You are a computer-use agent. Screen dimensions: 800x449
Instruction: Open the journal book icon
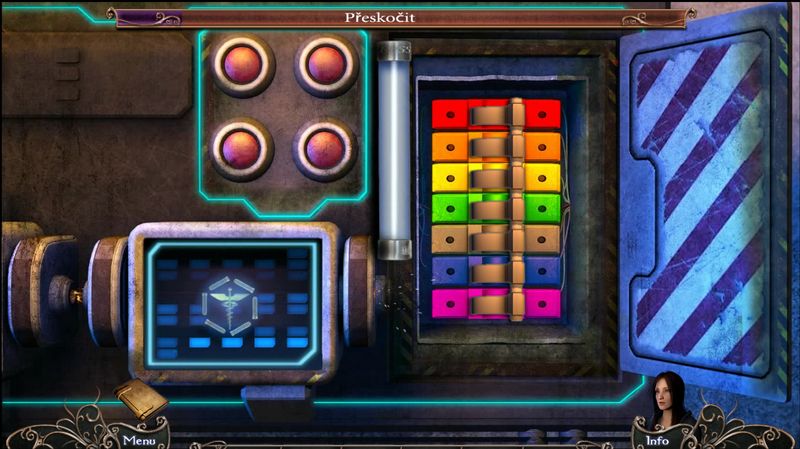coord(139,400)
